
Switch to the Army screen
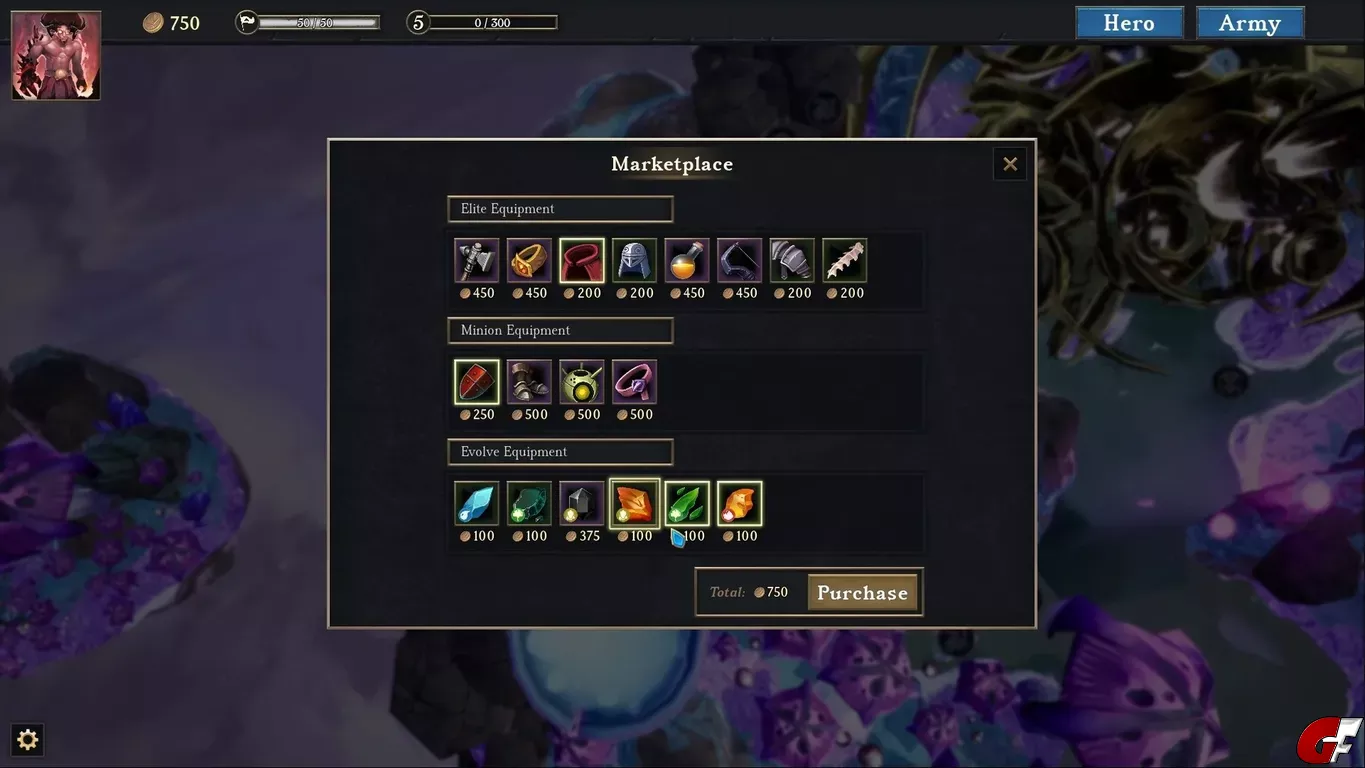tap(1249, 23)
